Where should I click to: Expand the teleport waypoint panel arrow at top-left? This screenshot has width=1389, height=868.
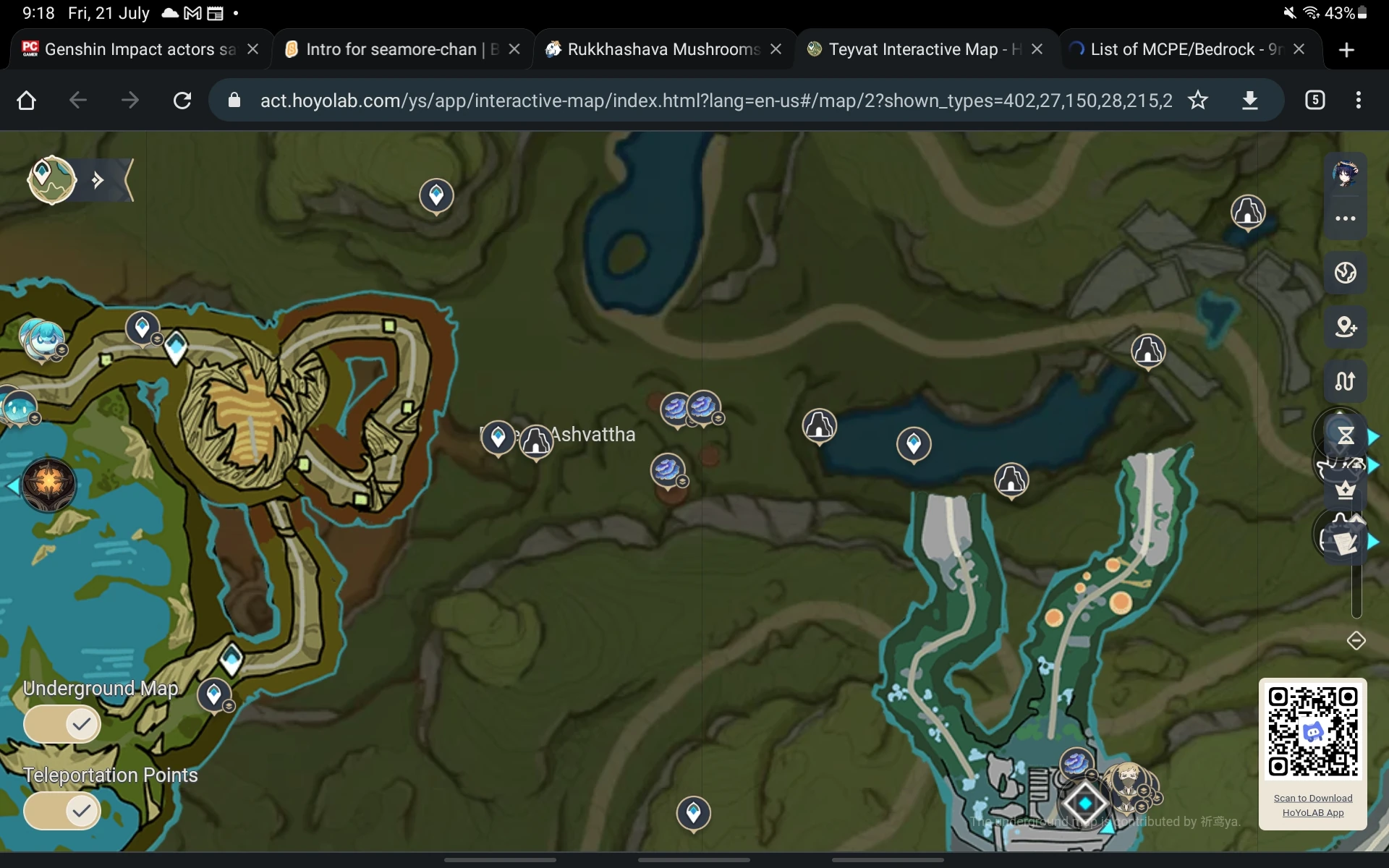[x=97, y=179]
